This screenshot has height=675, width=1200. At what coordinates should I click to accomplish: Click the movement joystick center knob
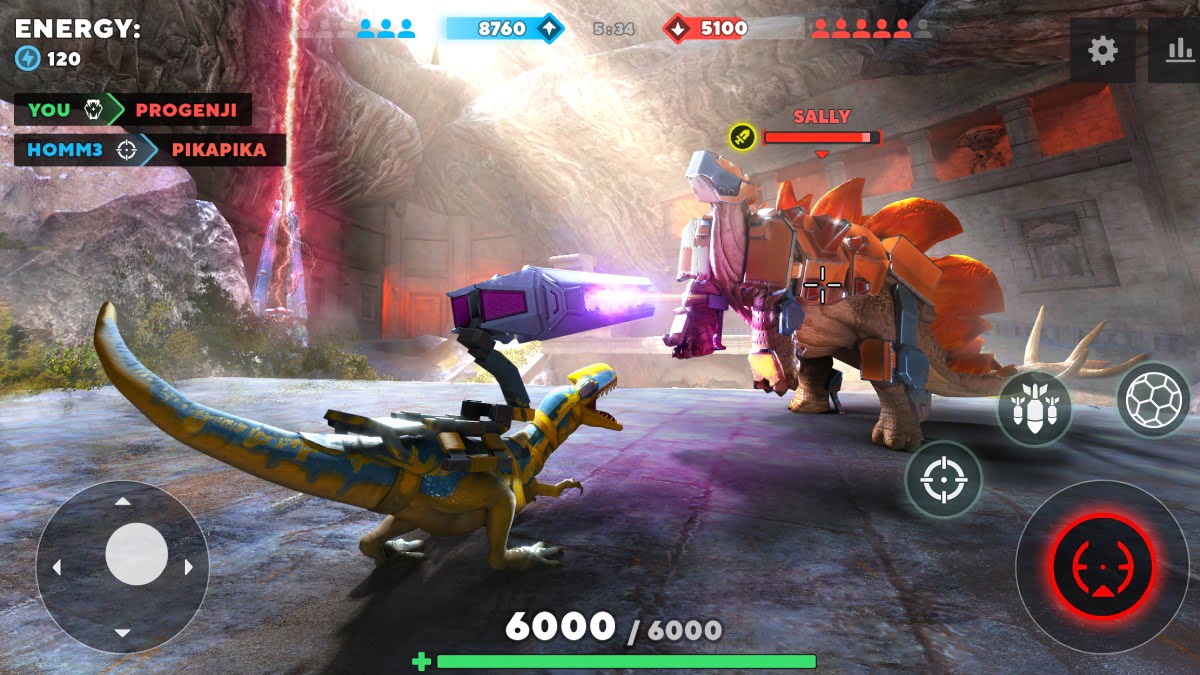(136, 554)
